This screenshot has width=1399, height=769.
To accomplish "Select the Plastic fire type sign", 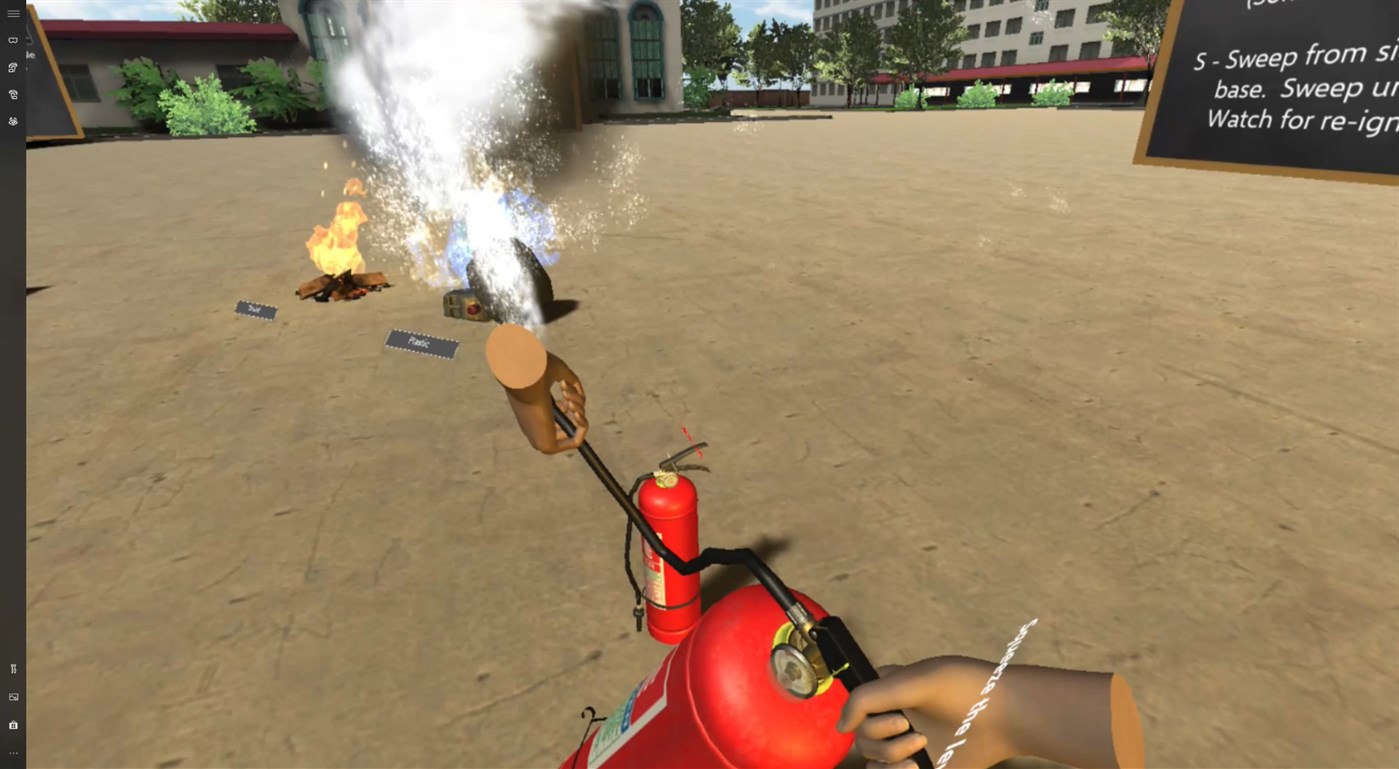I will click(x=420, y=344).
